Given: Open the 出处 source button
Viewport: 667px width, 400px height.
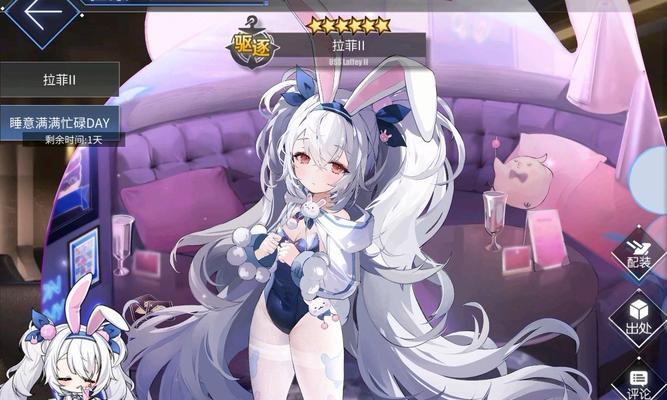Looking at the screenshot, I should click(638, 317).
